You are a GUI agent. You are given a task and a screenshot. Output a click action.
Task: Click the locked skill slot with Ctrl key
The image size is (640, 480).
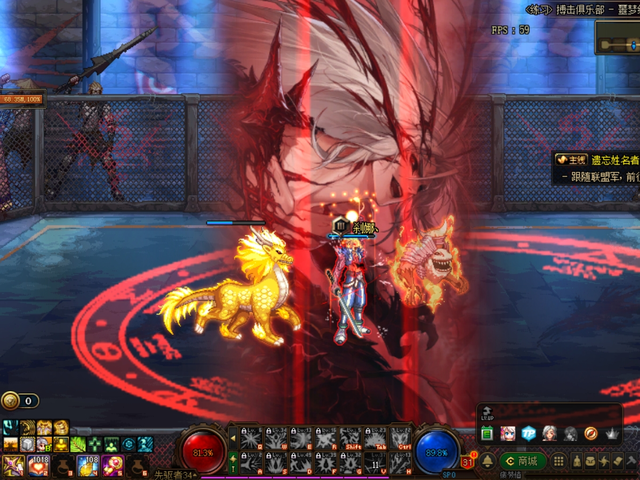[400, 437]
